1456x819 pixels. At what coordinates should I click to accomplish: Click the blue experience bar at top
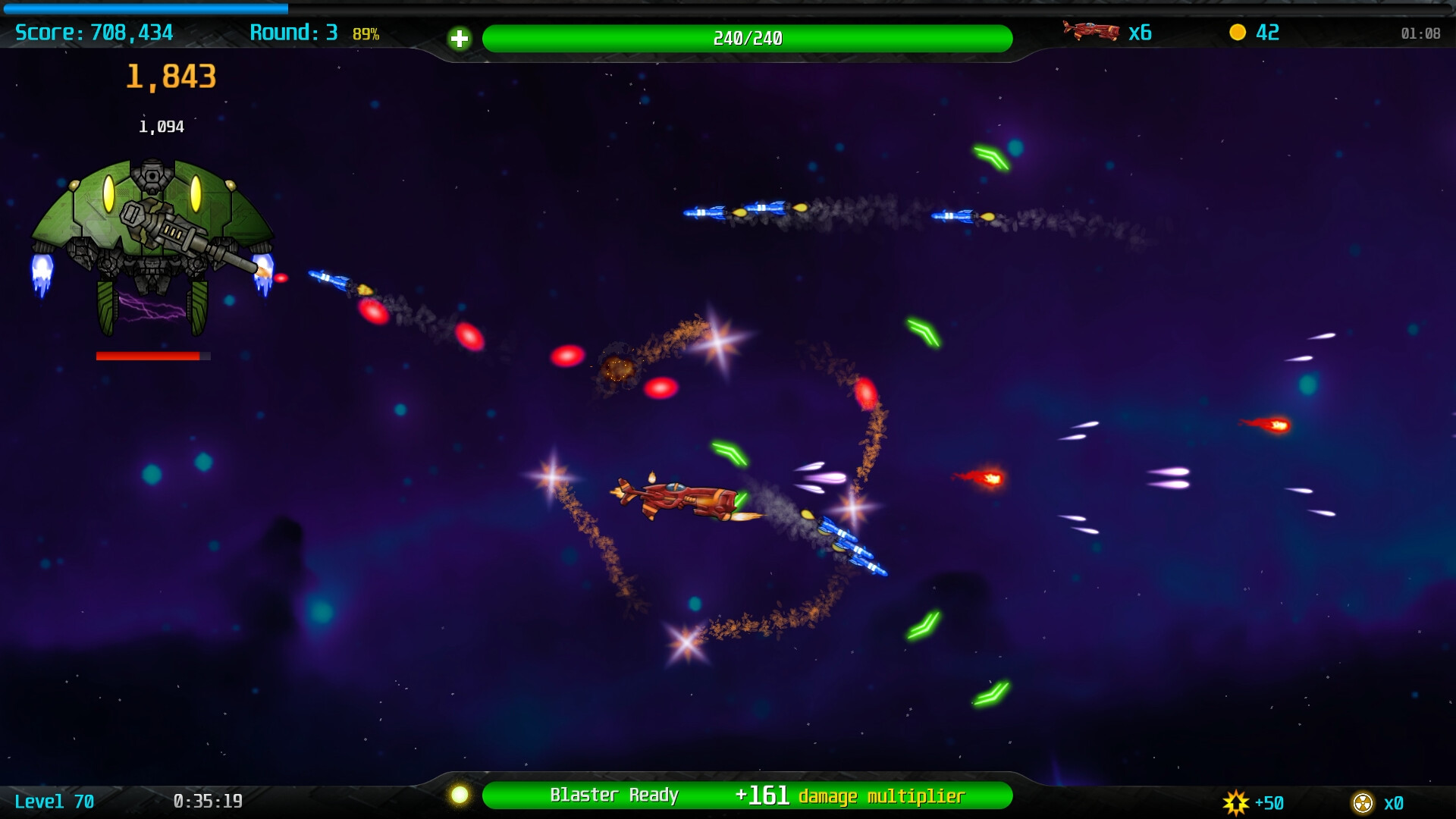pos(144,6)
